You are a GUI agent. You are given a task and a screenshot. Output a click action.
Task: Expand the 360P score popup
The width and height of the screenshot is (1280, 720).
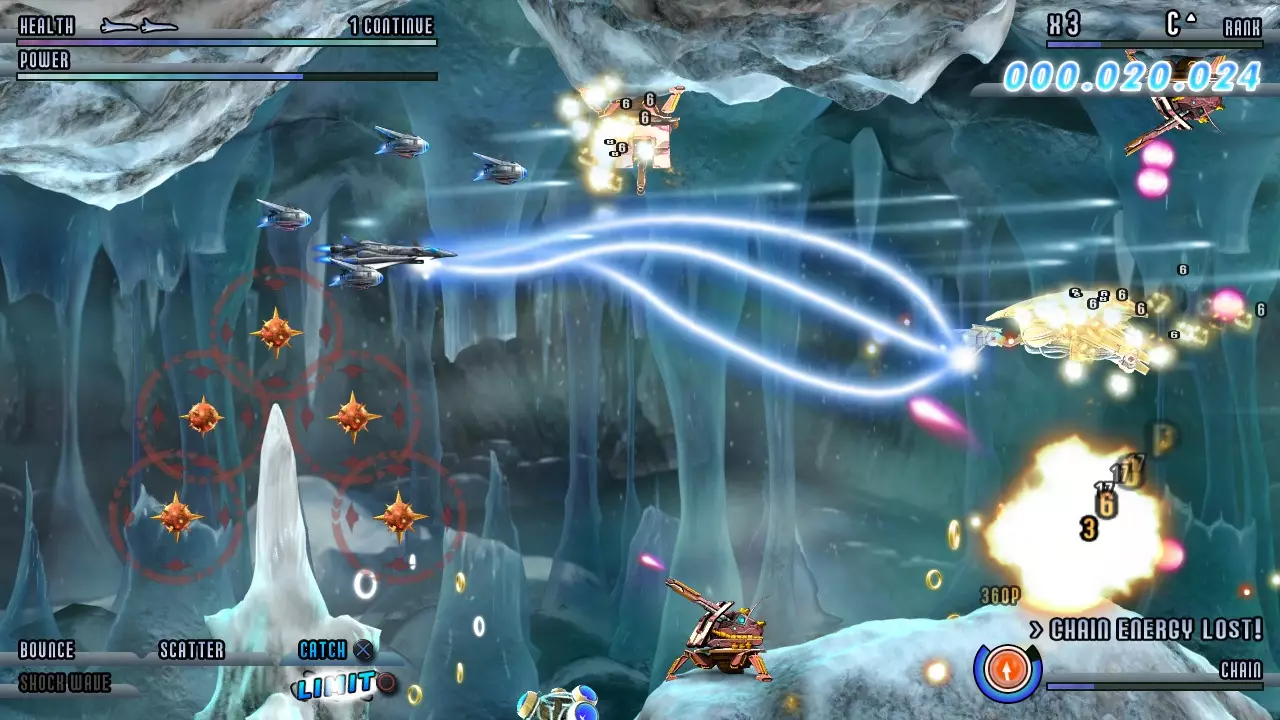[x=1002, y=592]
